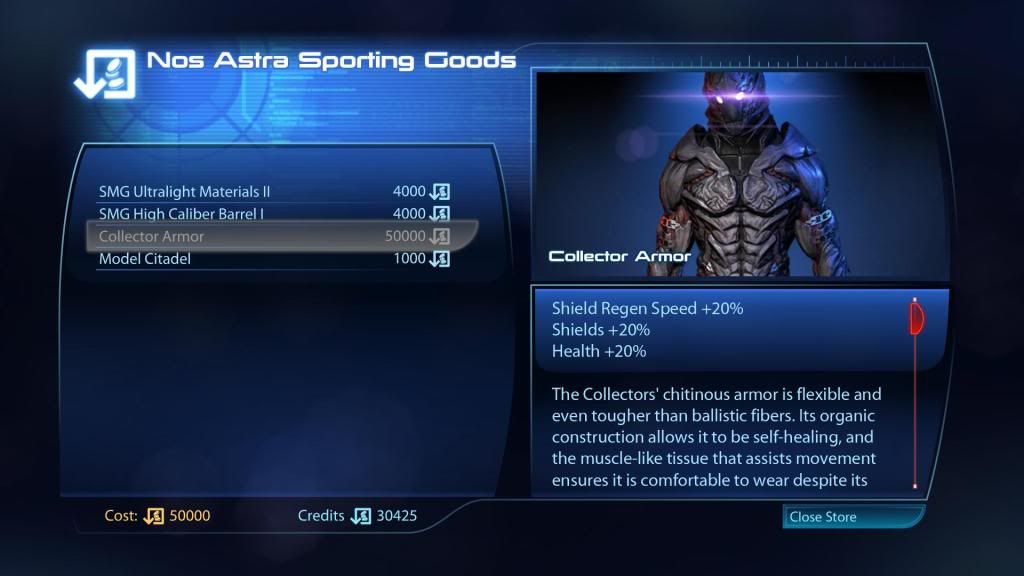
Task: Grab the red description scrollbar handle
Action: [914, 319]
